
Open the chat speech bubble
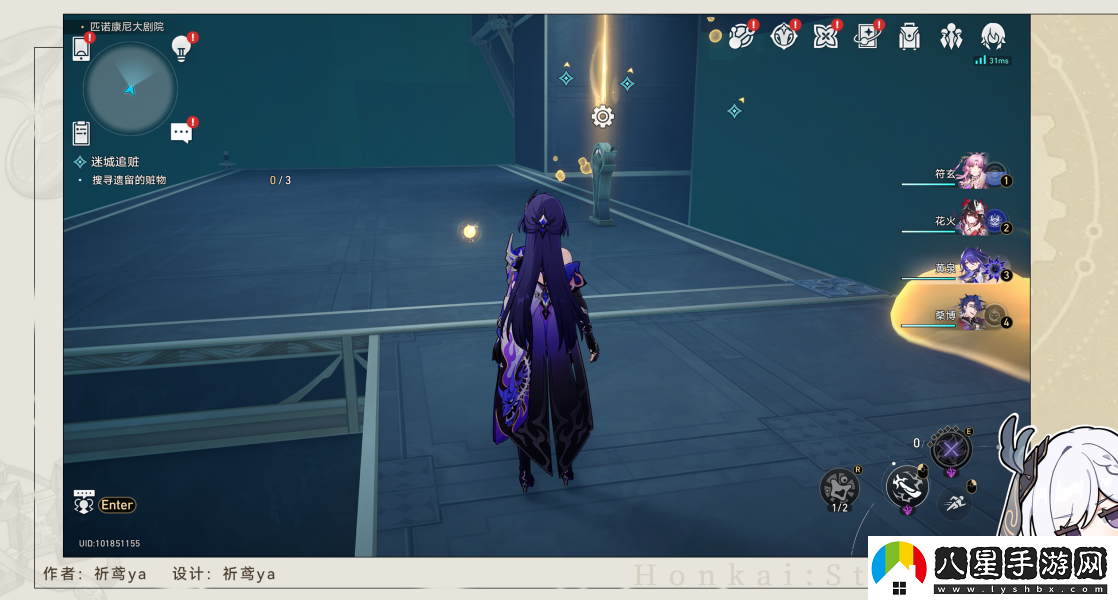click(181, 132)
